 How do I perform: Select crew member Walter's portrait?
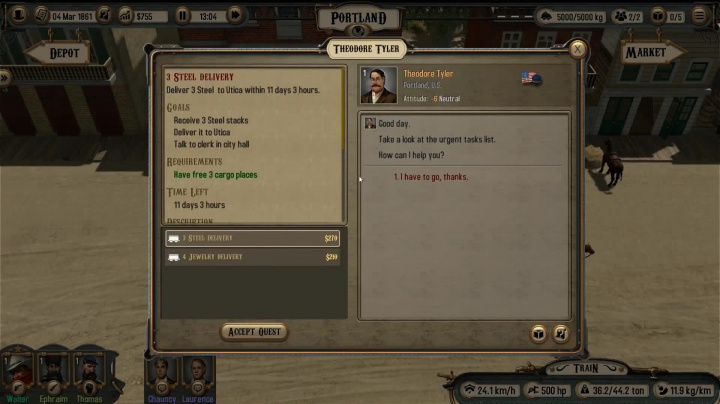pyautogui.click(x=18, y=374)
